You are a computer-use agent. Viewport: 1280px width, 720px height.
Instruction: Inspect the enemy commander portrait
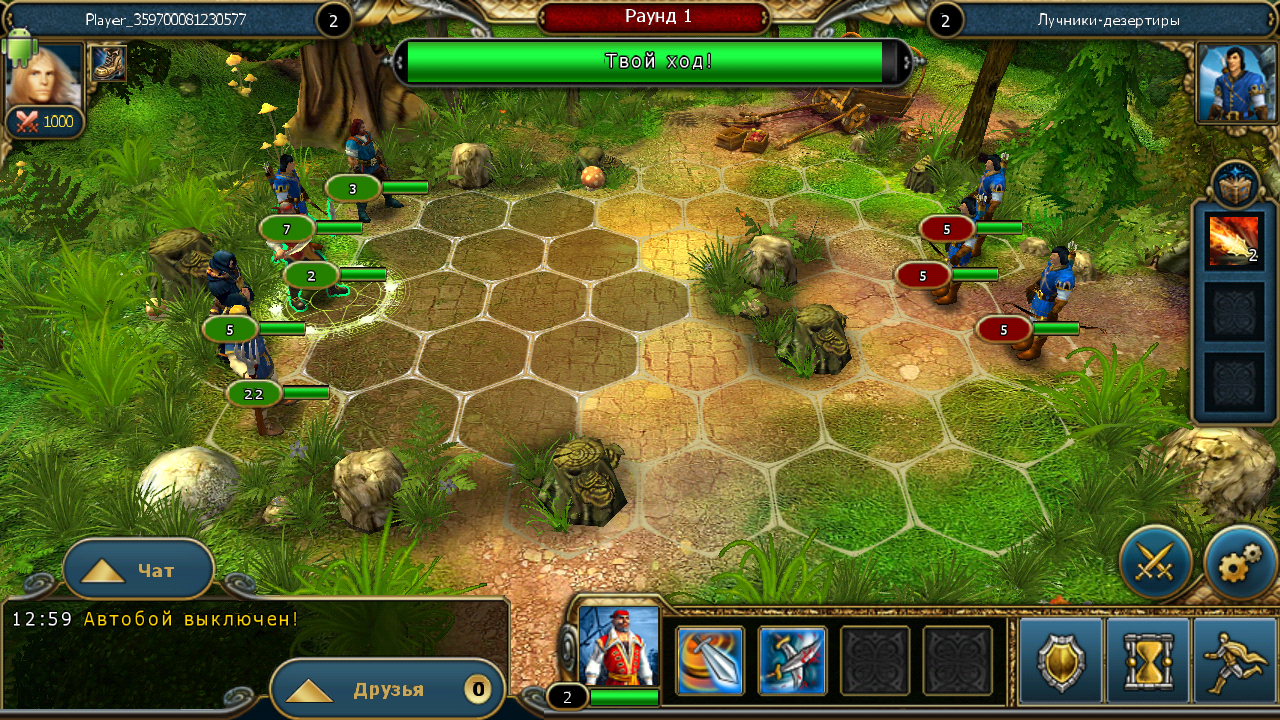(1237, 82)
